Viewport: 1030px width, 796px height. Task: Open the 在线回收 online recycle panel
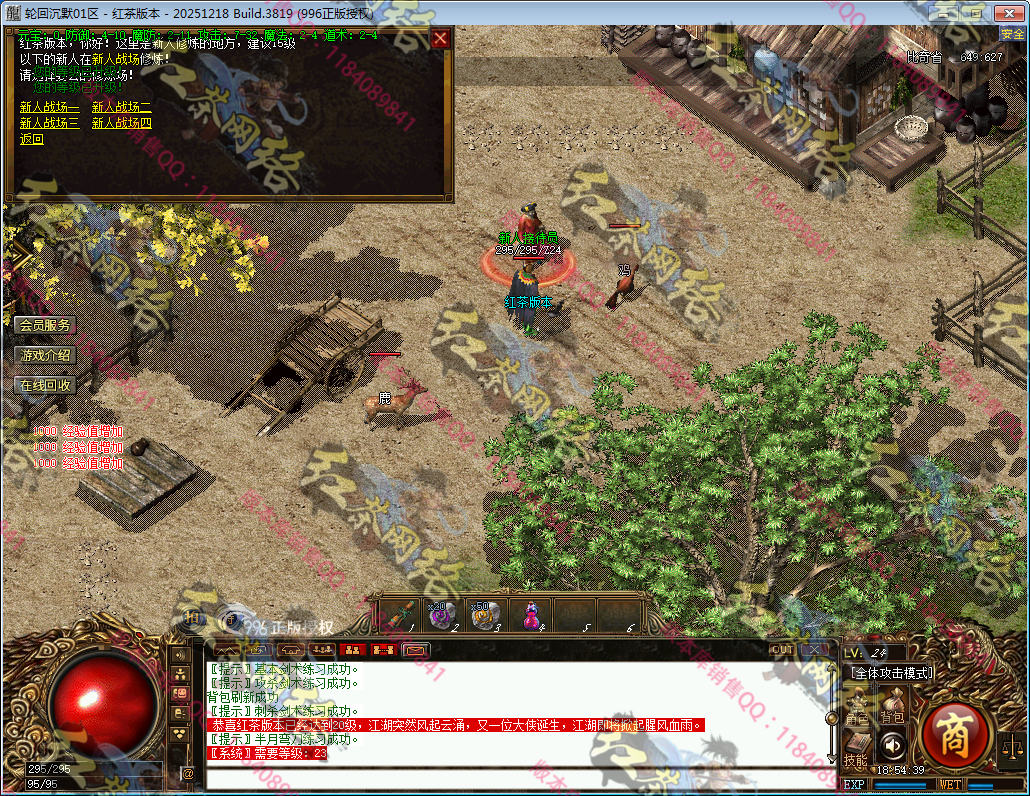(x=45, y=385)
